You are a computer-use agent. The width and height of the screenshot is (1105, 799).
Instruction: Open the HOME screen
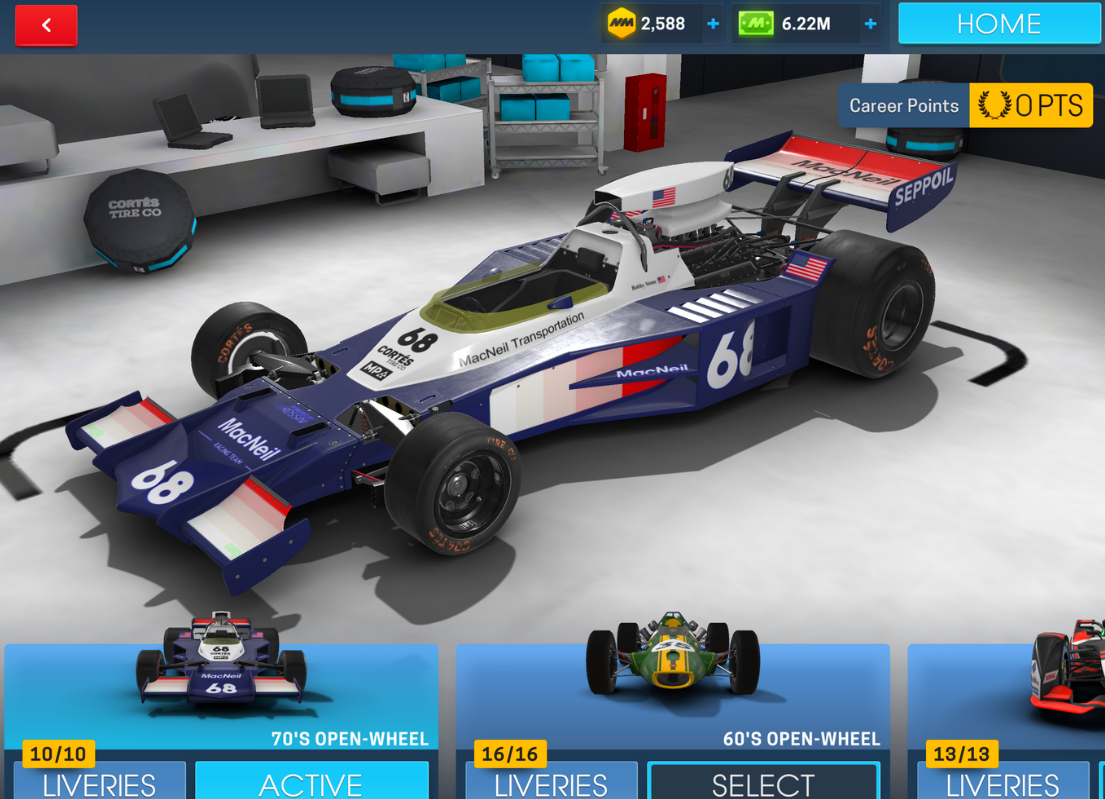[x=998, y=23]
